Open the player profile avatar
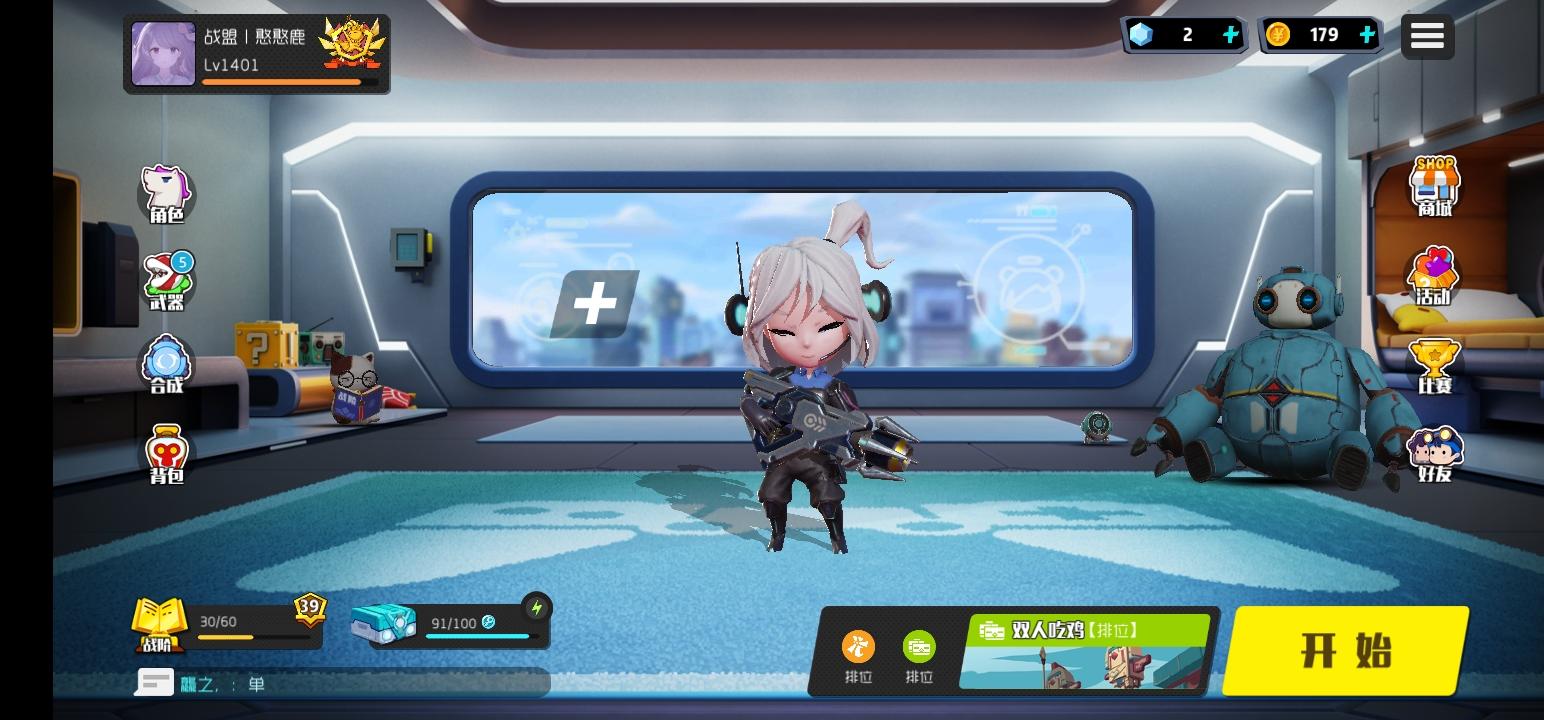Viewport: 1544px width, 720px height. pos(163,53)
